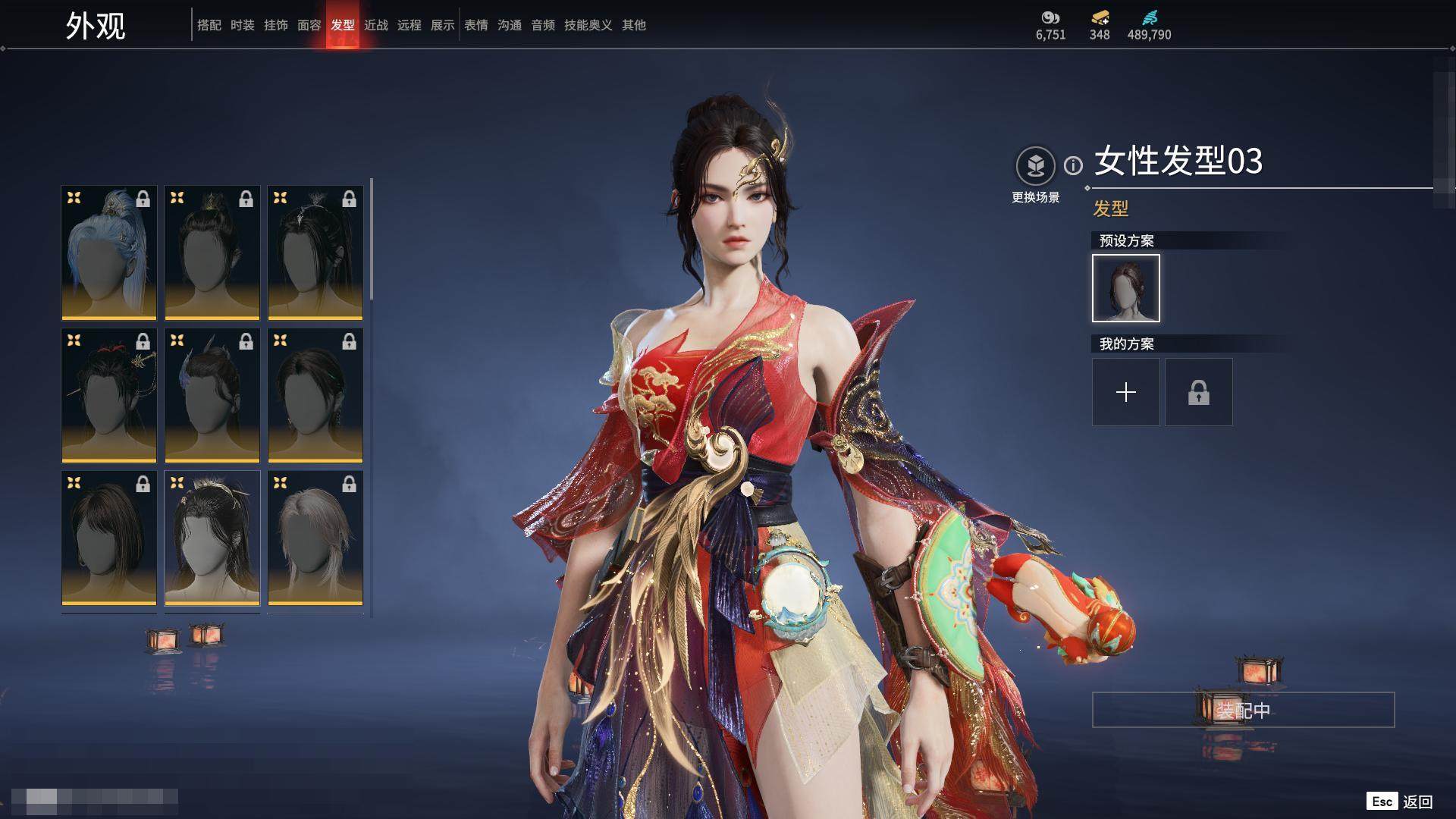Select the hairstyle with red flower ornaments
The width and height of the screenshot is (1456, 819).
tap(109, 395)
